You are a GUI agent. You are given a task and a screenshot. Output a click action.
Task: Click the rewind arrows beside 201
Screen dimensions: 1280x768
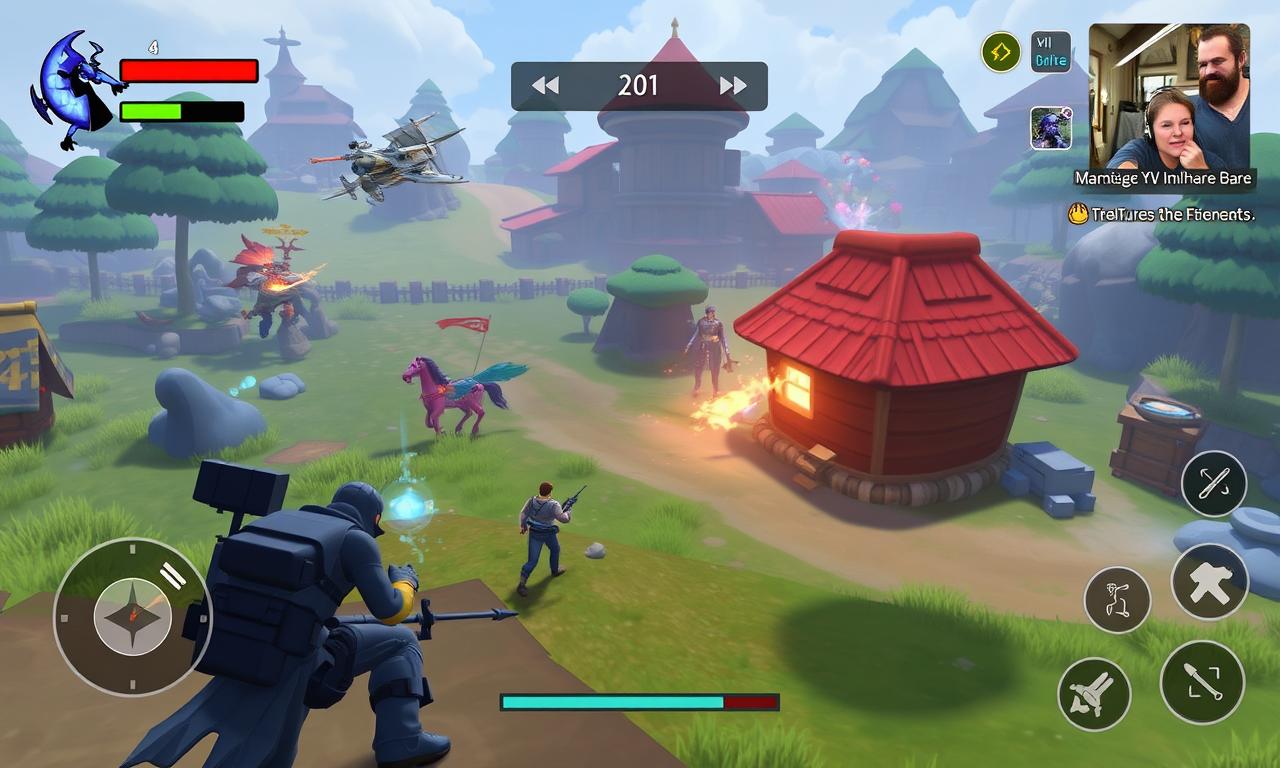pyautogui.click(x=545, y=86)
